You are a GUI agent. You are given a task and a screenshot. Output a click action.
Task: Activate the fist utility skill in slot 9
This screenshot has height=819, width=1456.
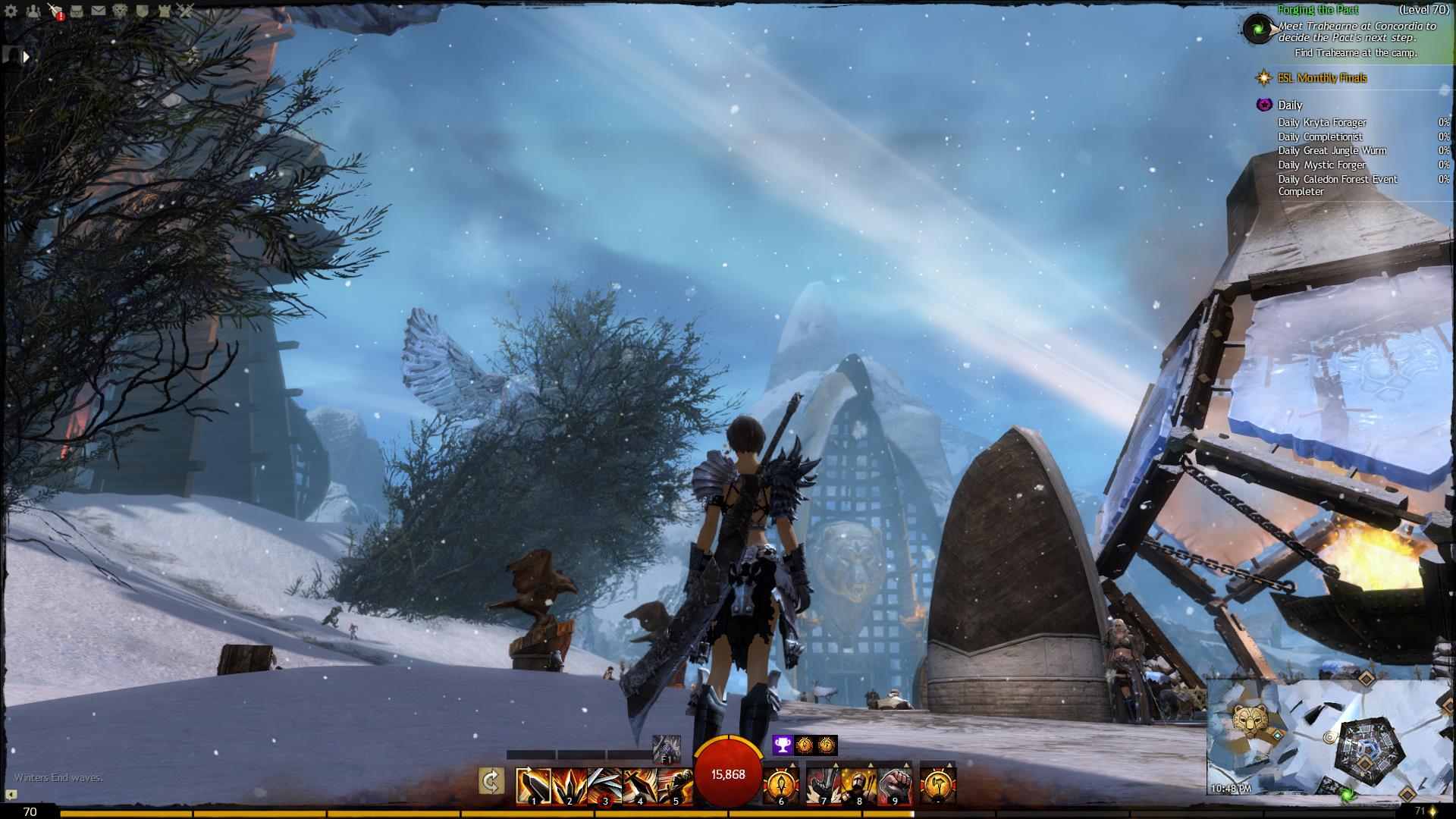[895, 786]
